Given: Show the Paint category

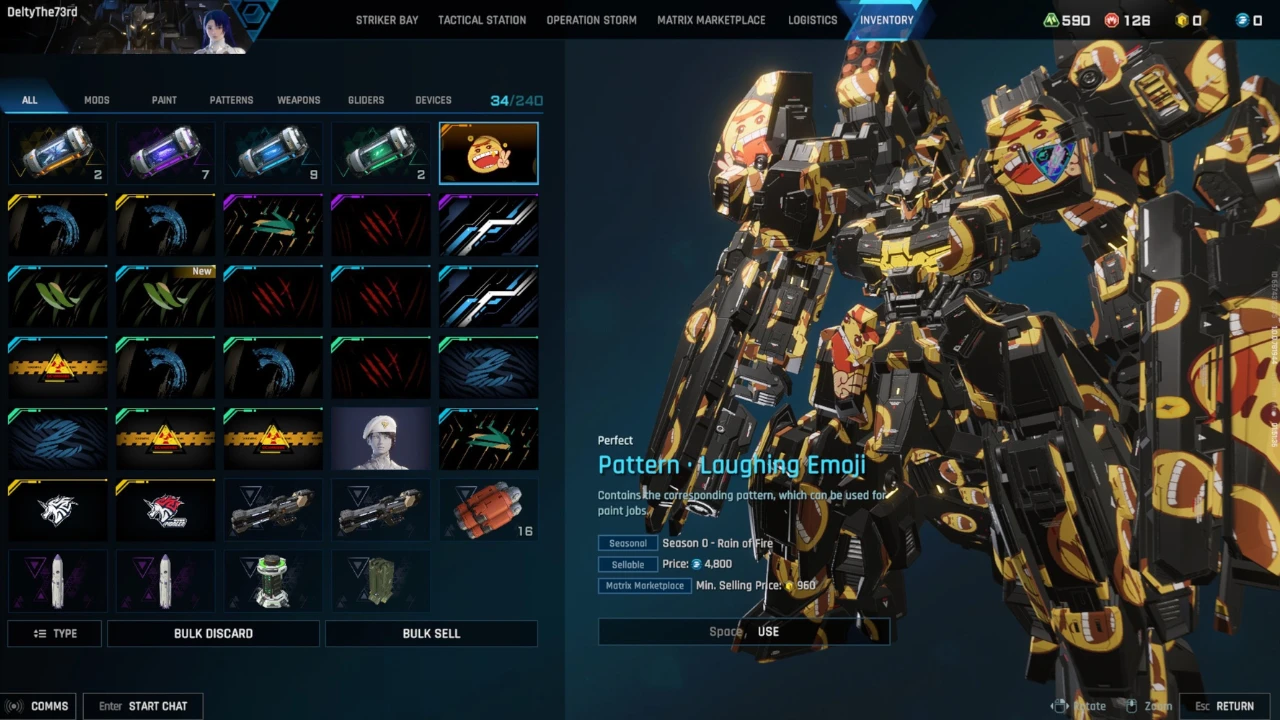Looking at the screenshot, I should 164,100.
